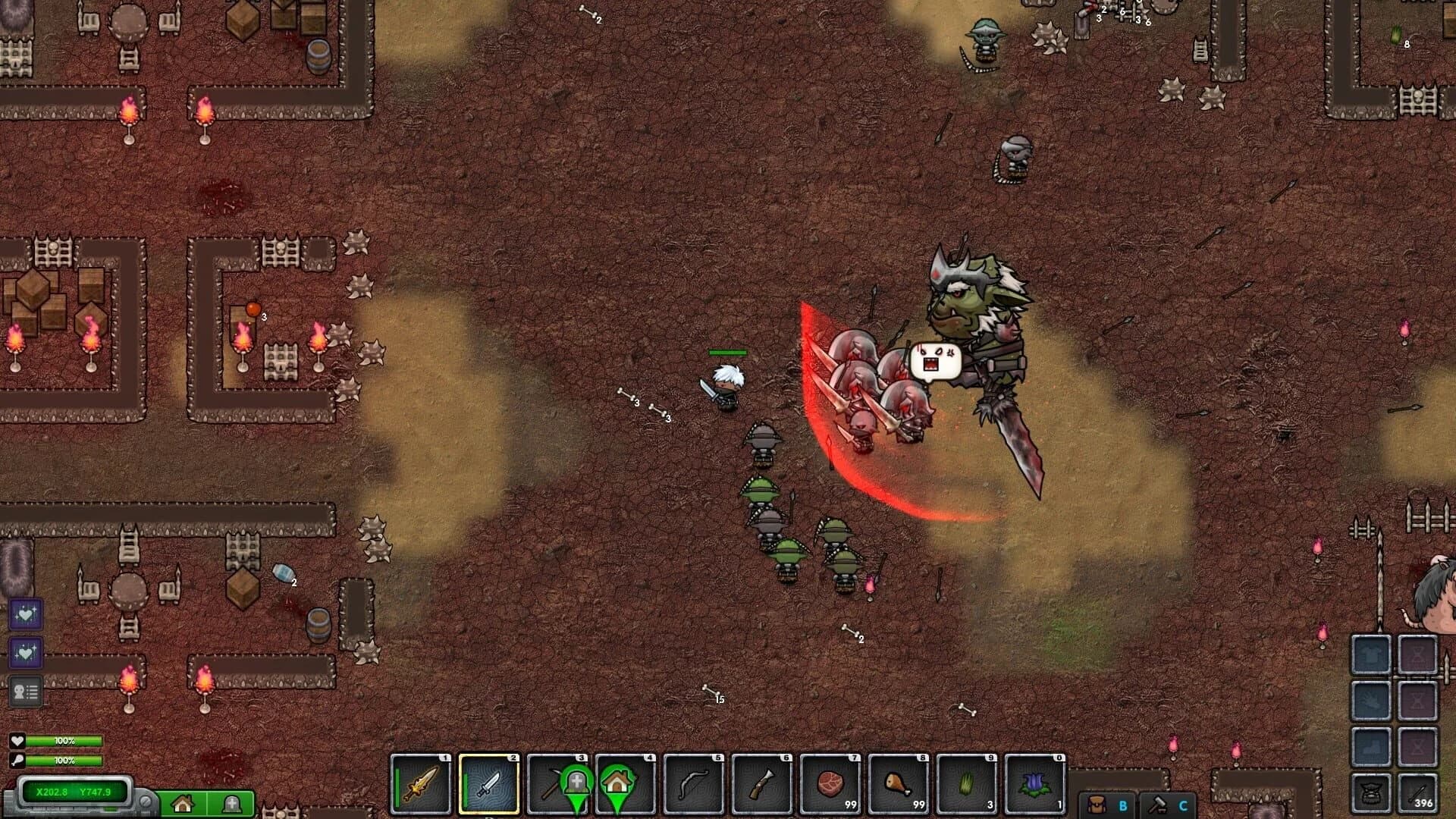Viewport: 1456px width, 819px height.
Task: Toggle the lower sparkling heart buff icon
Action: [27, 653]
